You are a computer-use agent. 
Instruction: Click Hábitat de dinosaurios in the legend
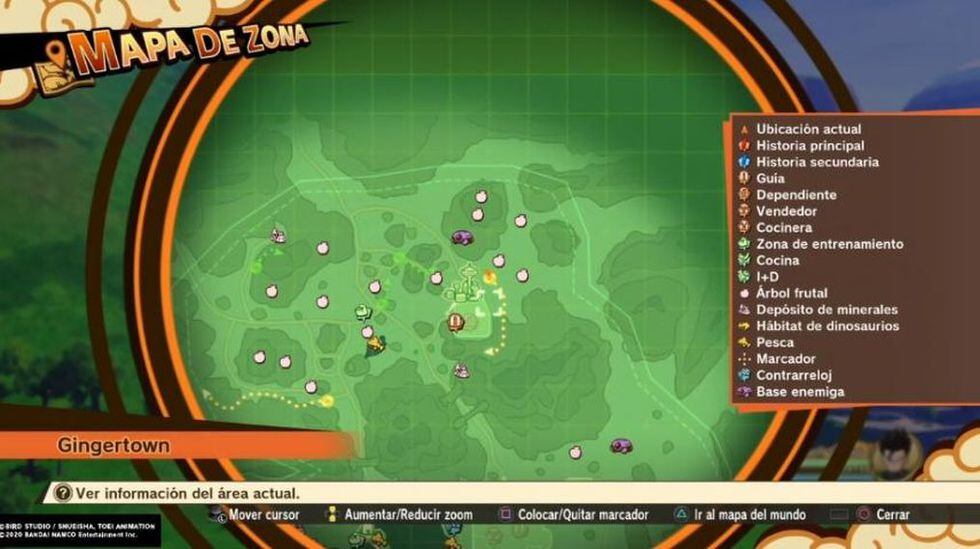coord(827,326)
